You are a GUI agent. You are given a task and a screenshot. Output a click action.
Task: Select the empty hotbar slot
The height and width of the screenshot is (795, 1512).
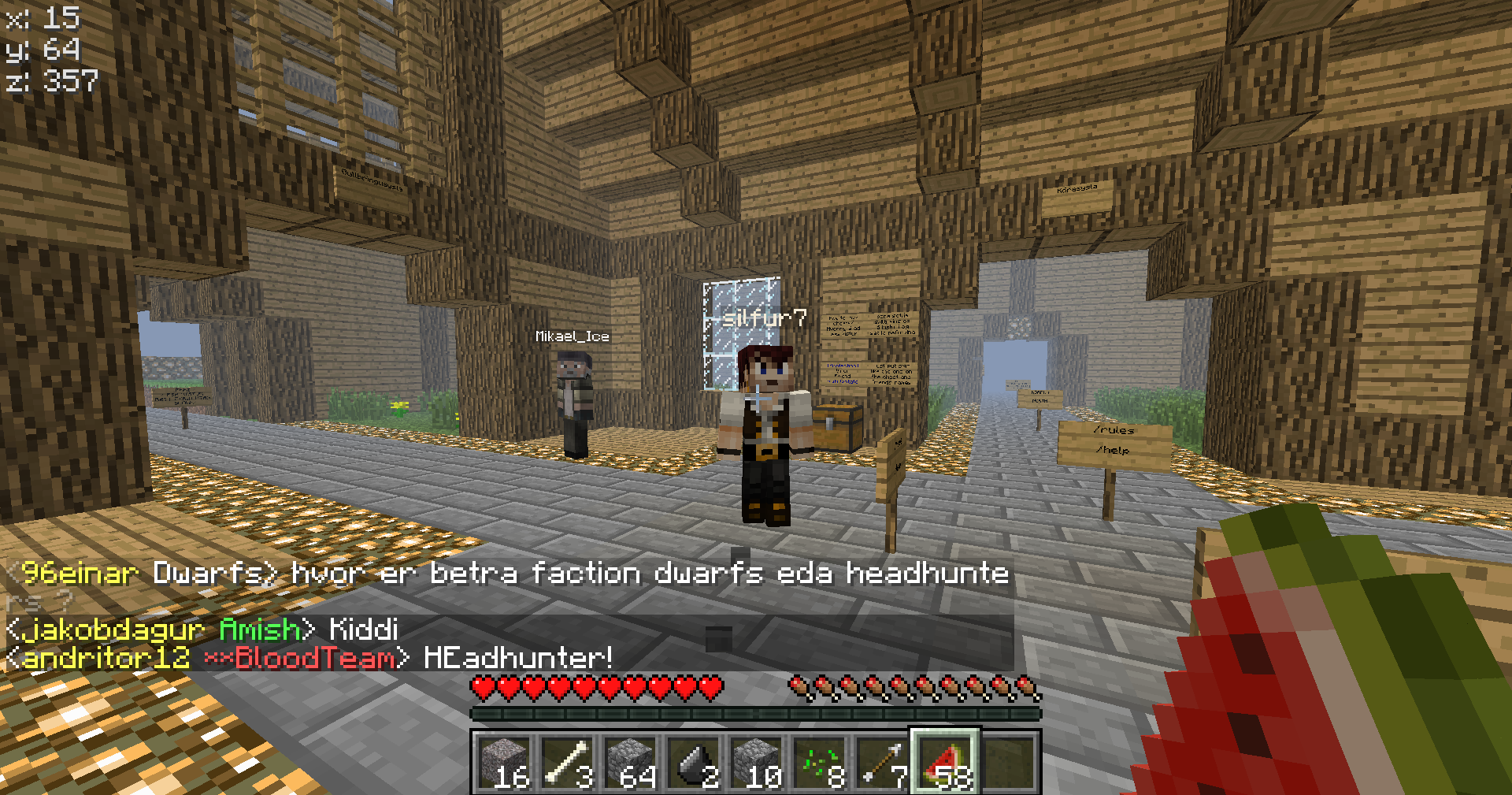1009,762
